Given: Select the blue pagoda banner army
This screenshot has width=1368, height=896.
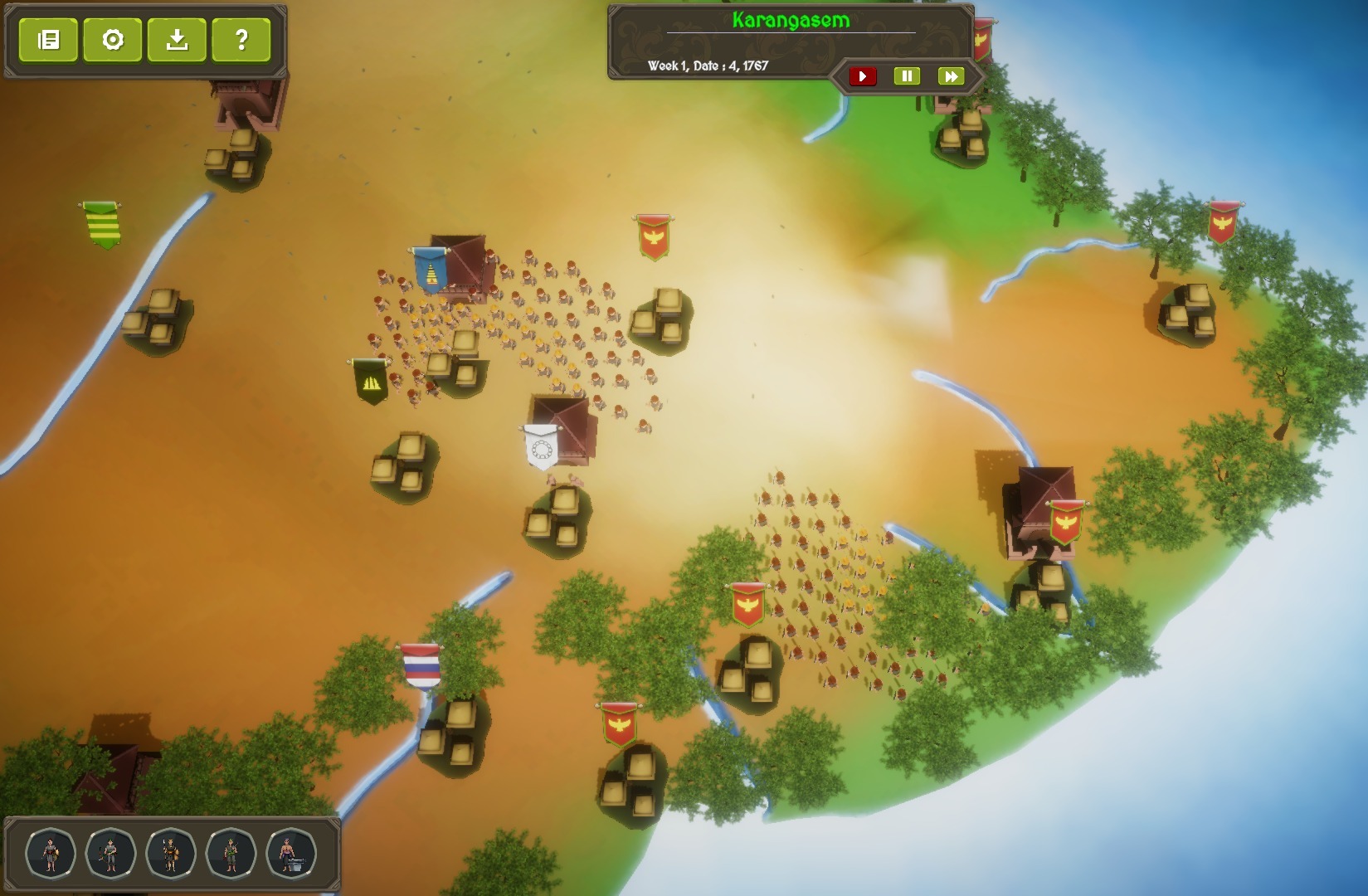Looking at the screenshot, I should [x=432, y=270].
